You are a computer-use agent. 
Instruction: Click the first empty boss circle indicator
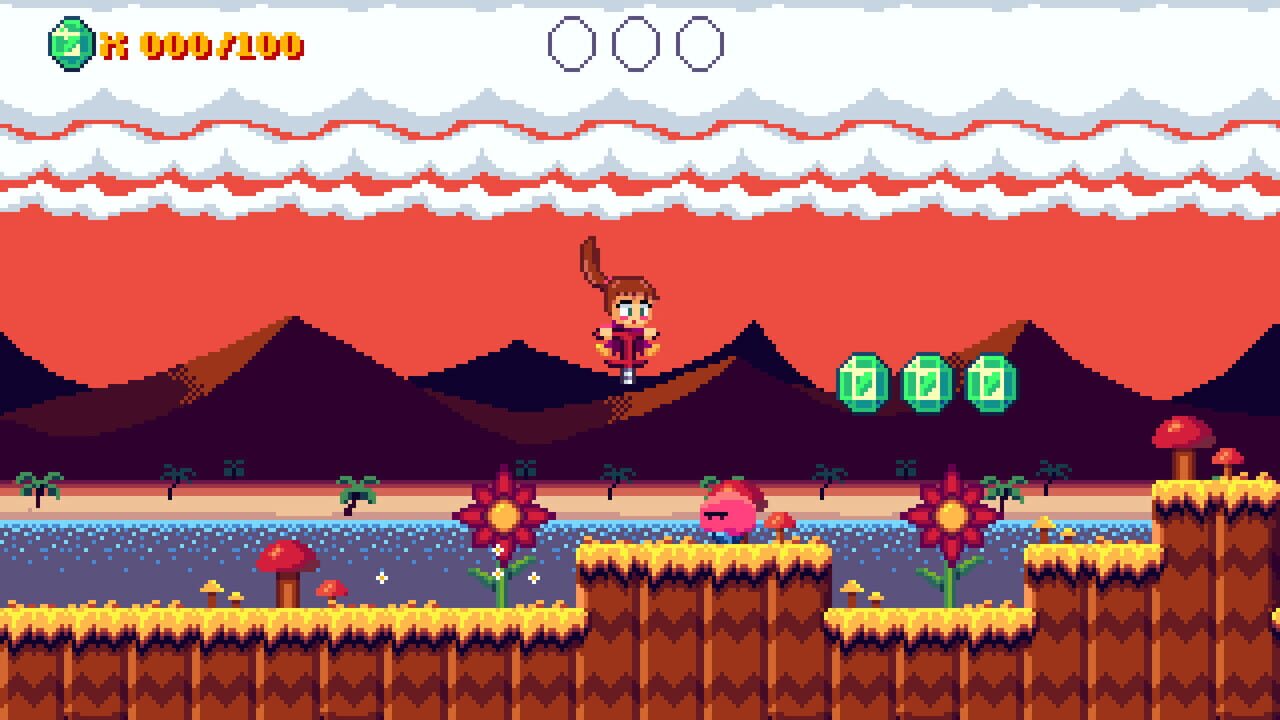[x=573, y=42]
